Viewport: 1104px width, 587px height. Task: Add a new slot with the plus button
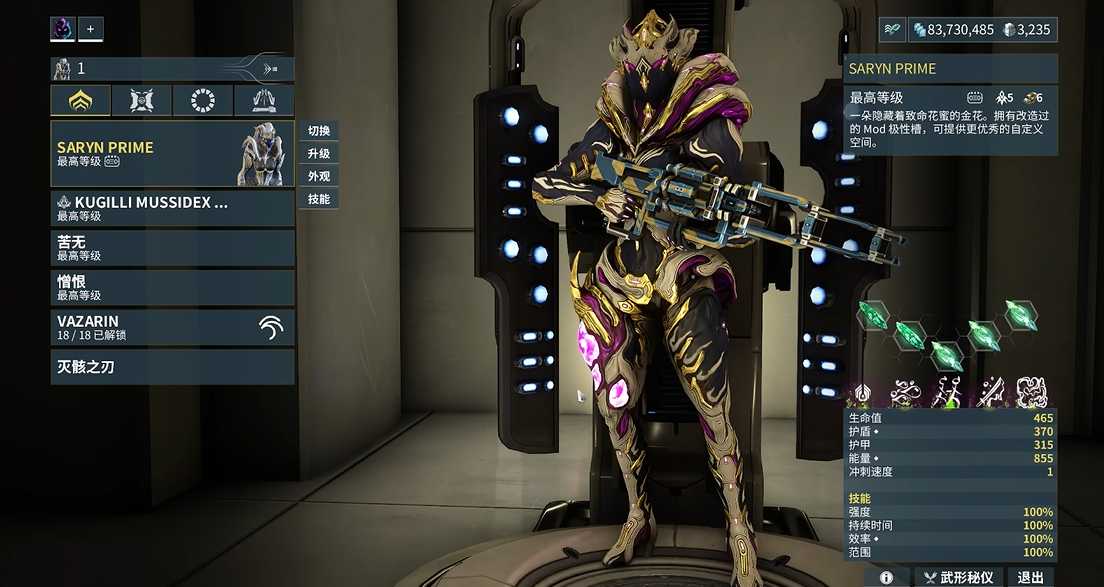[90, 29]
